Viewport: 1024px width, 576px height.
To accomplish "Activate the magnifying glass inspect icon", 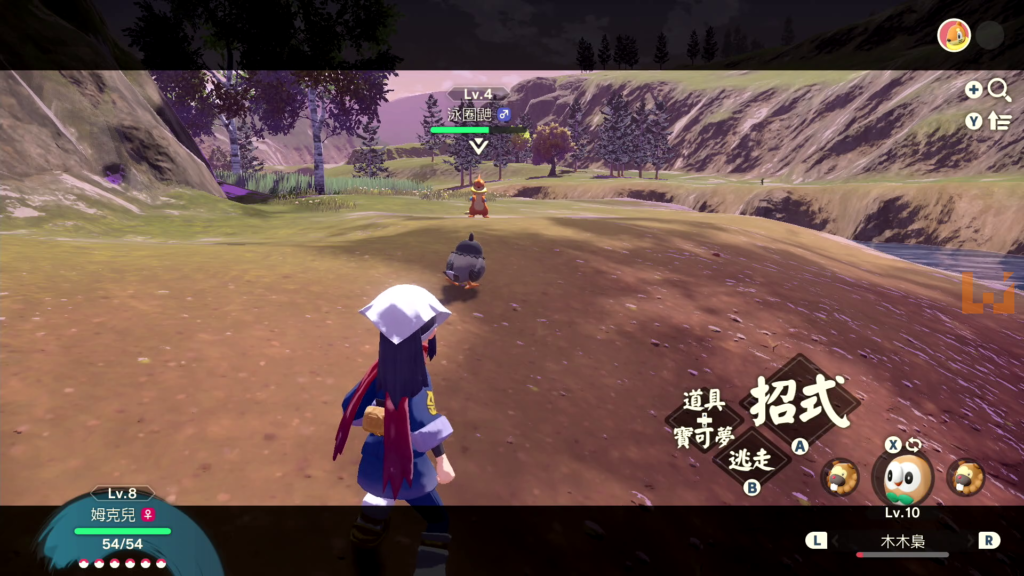I will coord(999,90).
